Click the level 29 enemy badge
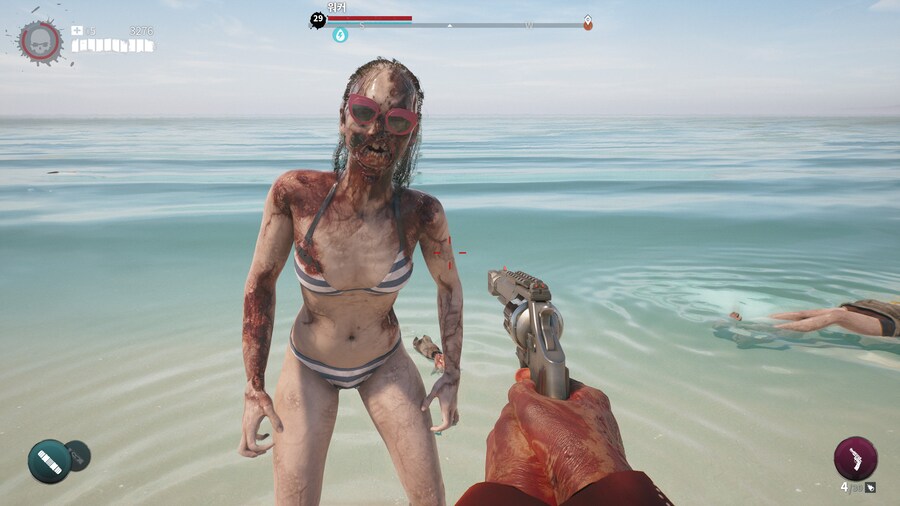Image resolution: width=900 pixels, height=506 pixels. (318, 19)
